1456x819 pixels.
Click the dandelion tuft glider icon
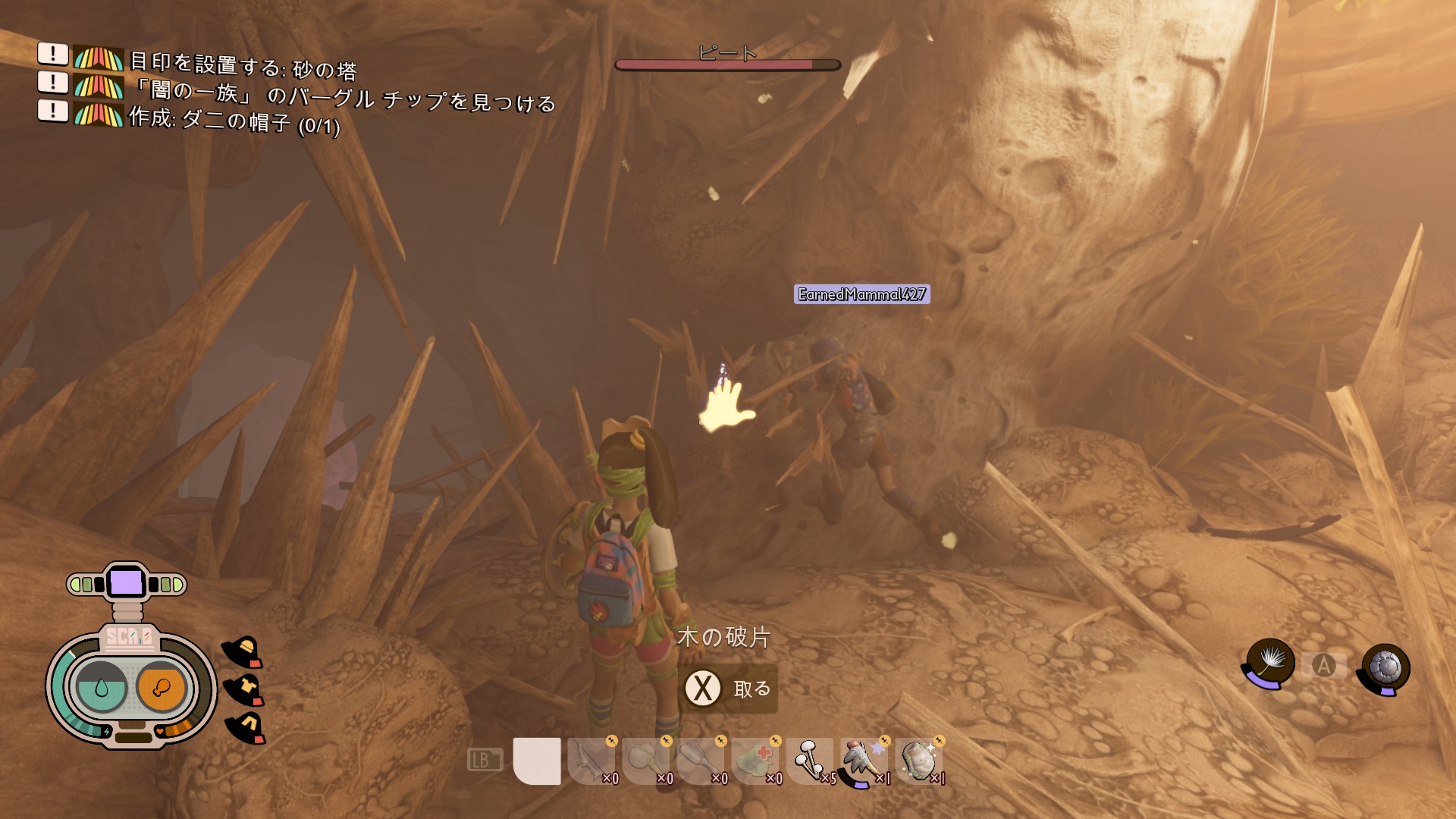click(1269, 662)
